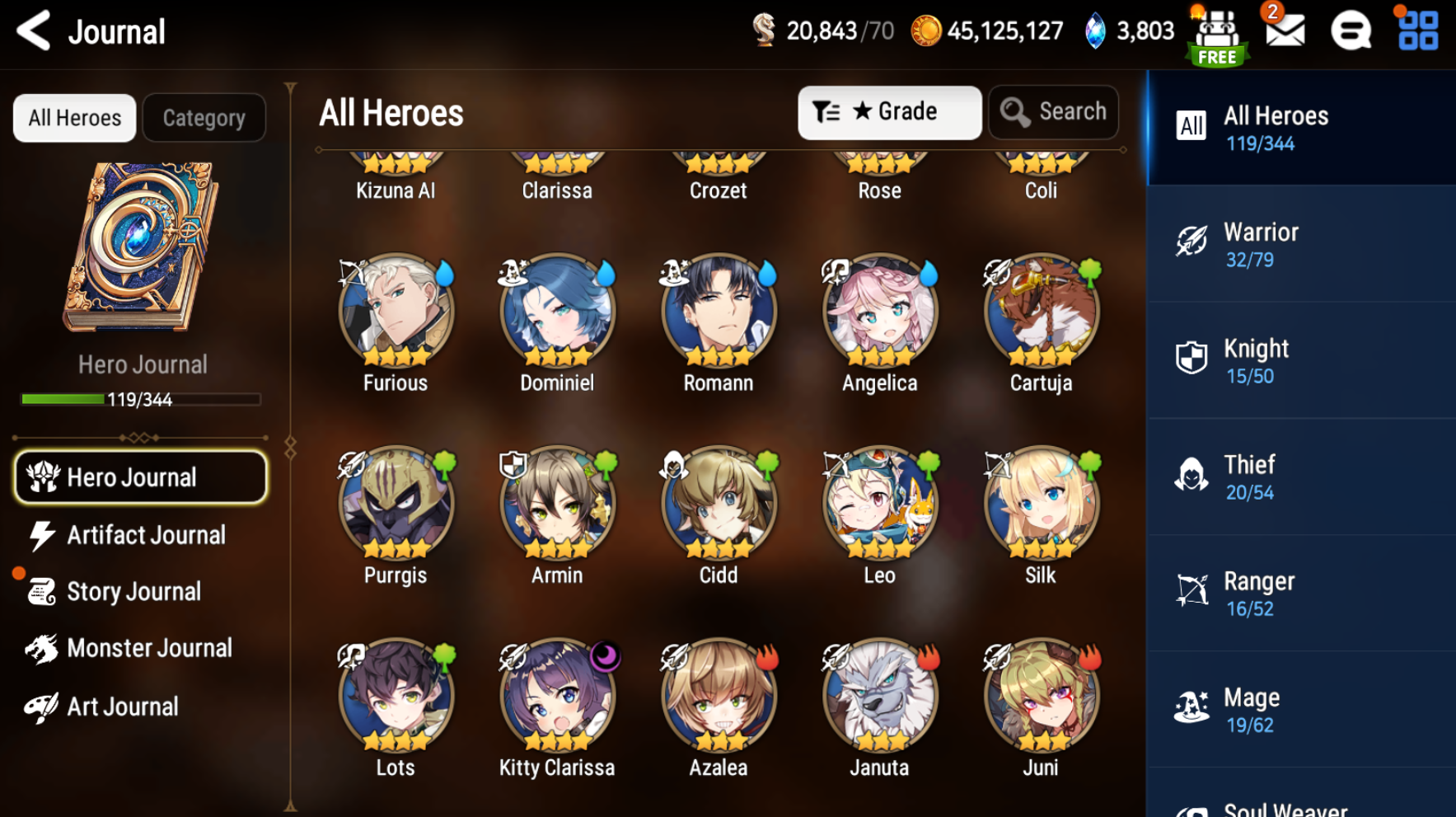Viewport: 1456px width, 817px height.
Task: Show only Ranger heroes
Action: 1300,594
